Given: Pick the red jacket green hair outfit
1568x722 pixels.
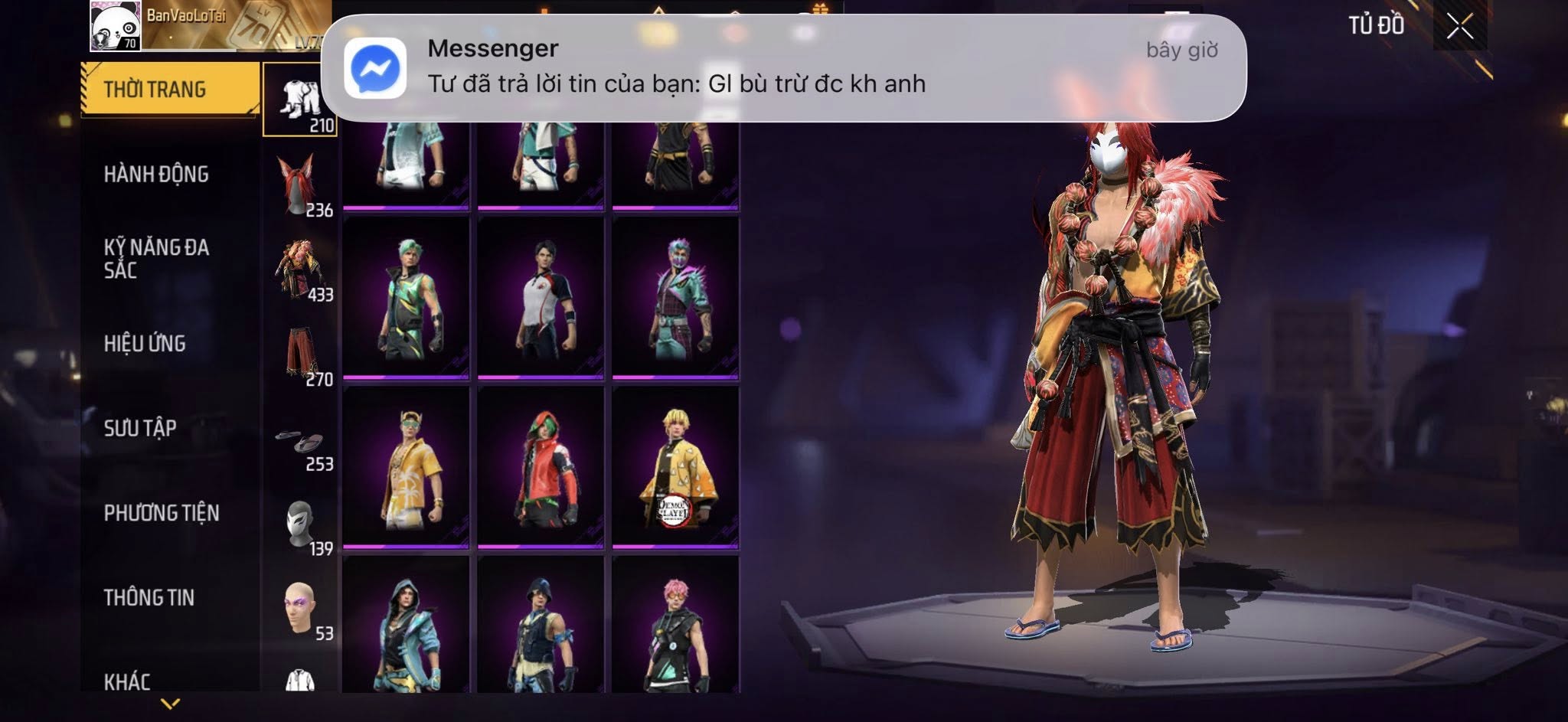Looking at the screenshot, I should 541,467.
